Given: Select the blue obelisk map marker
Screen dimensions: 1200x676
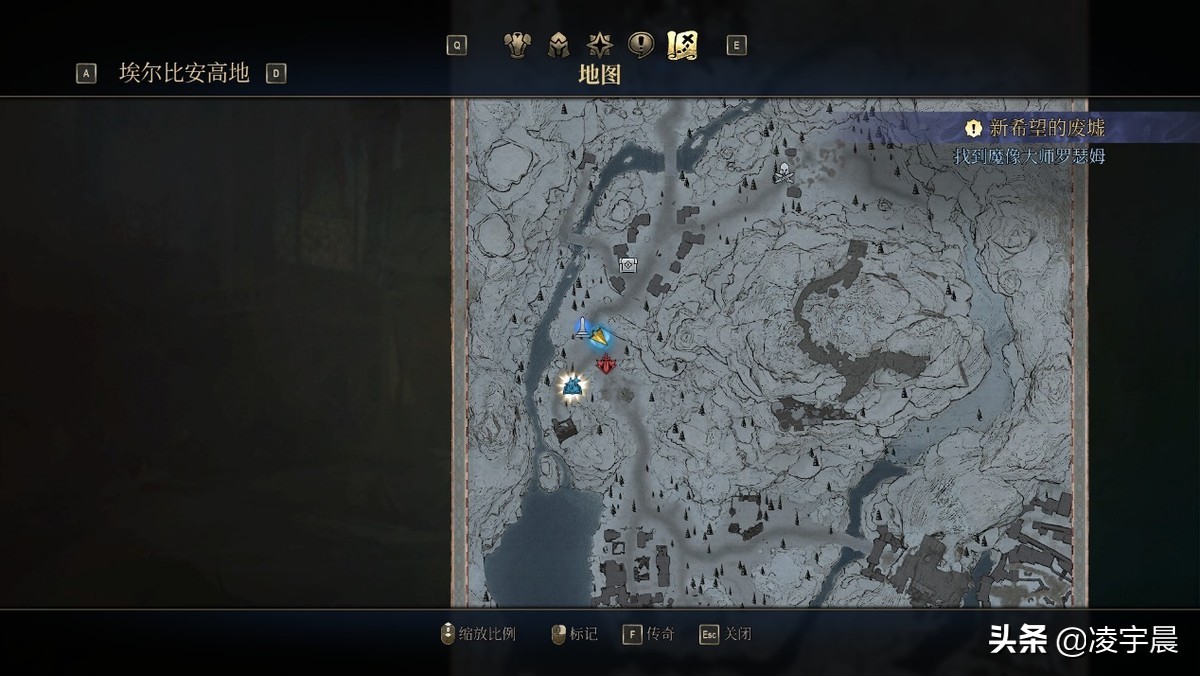Looking at the screenshot, I should tap(582, 327).
